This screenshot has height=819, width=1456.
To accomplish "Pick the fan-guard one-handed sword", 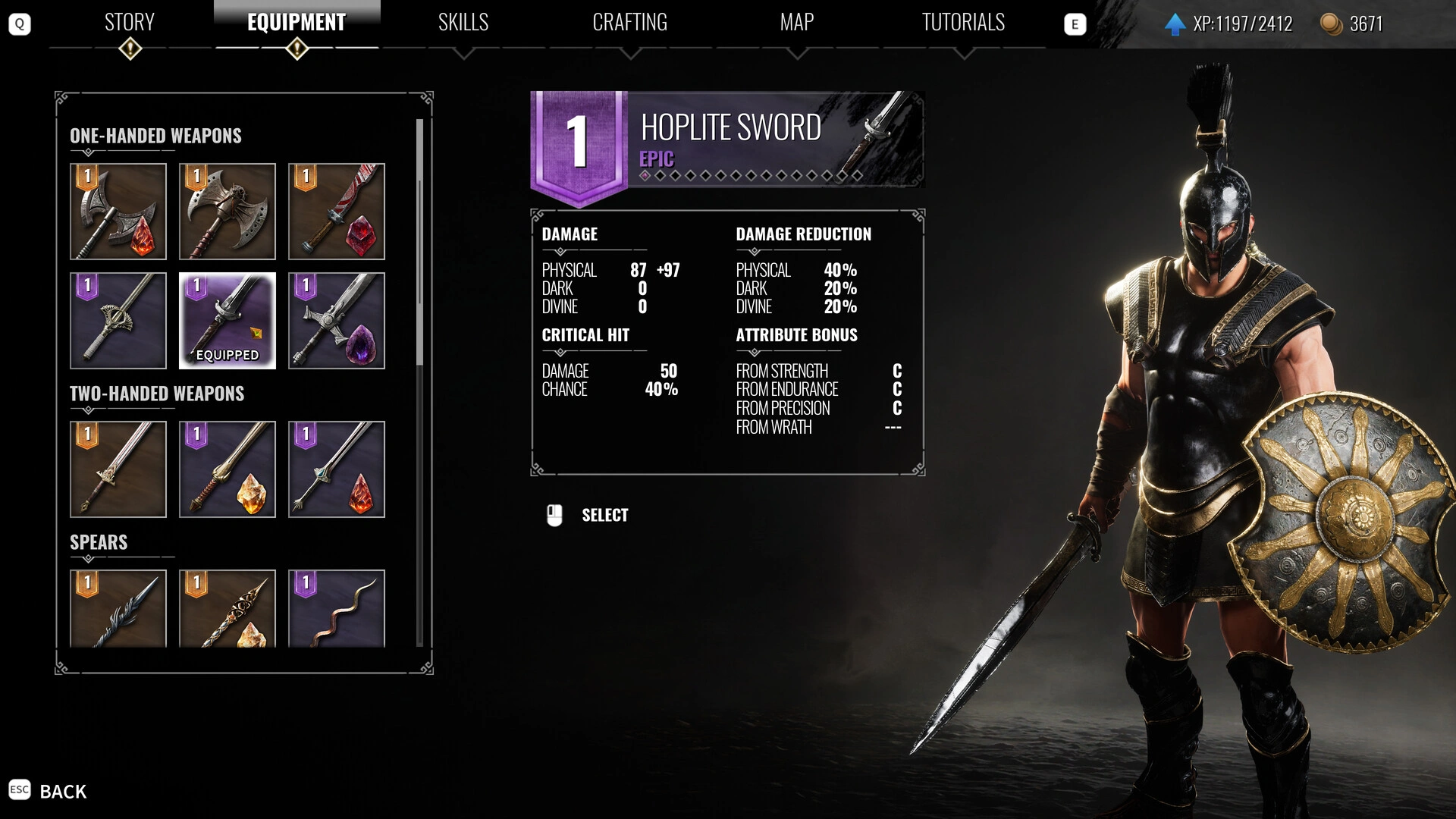I will [x=118, y=321].
